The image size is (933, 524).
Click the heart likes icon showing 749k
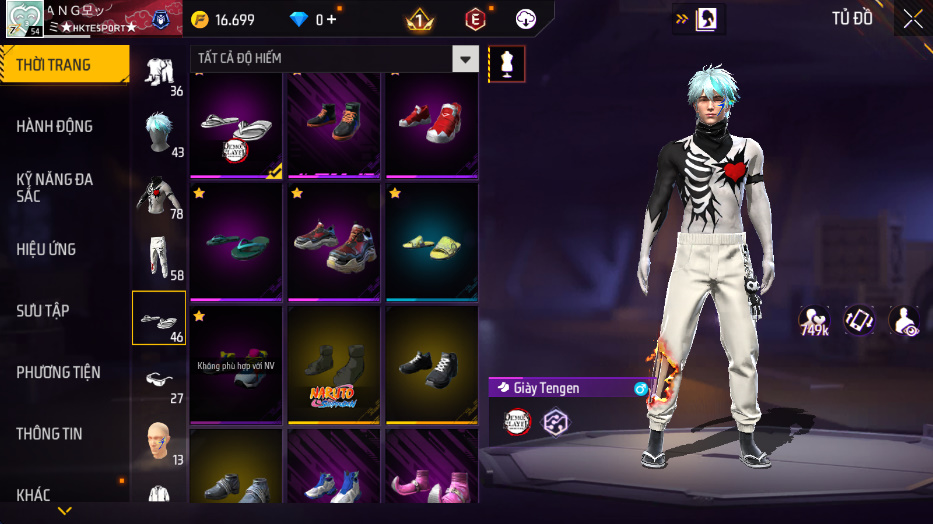click(x=813, y=321)
